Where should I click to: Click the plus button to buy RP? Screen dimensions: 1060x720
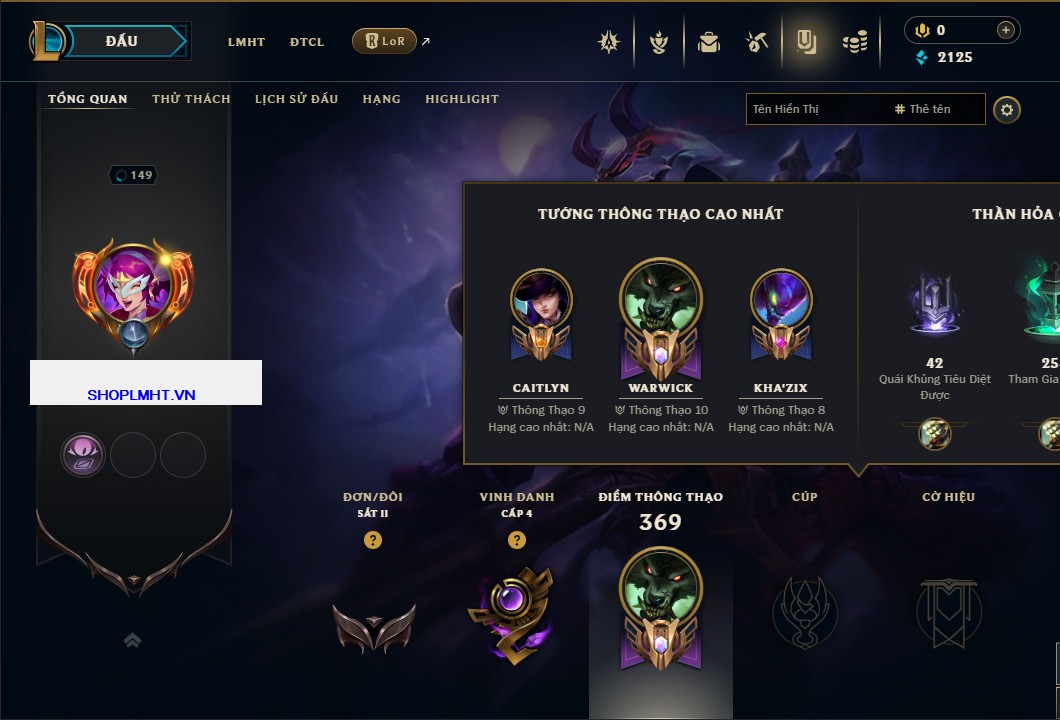pos(1005,30)
